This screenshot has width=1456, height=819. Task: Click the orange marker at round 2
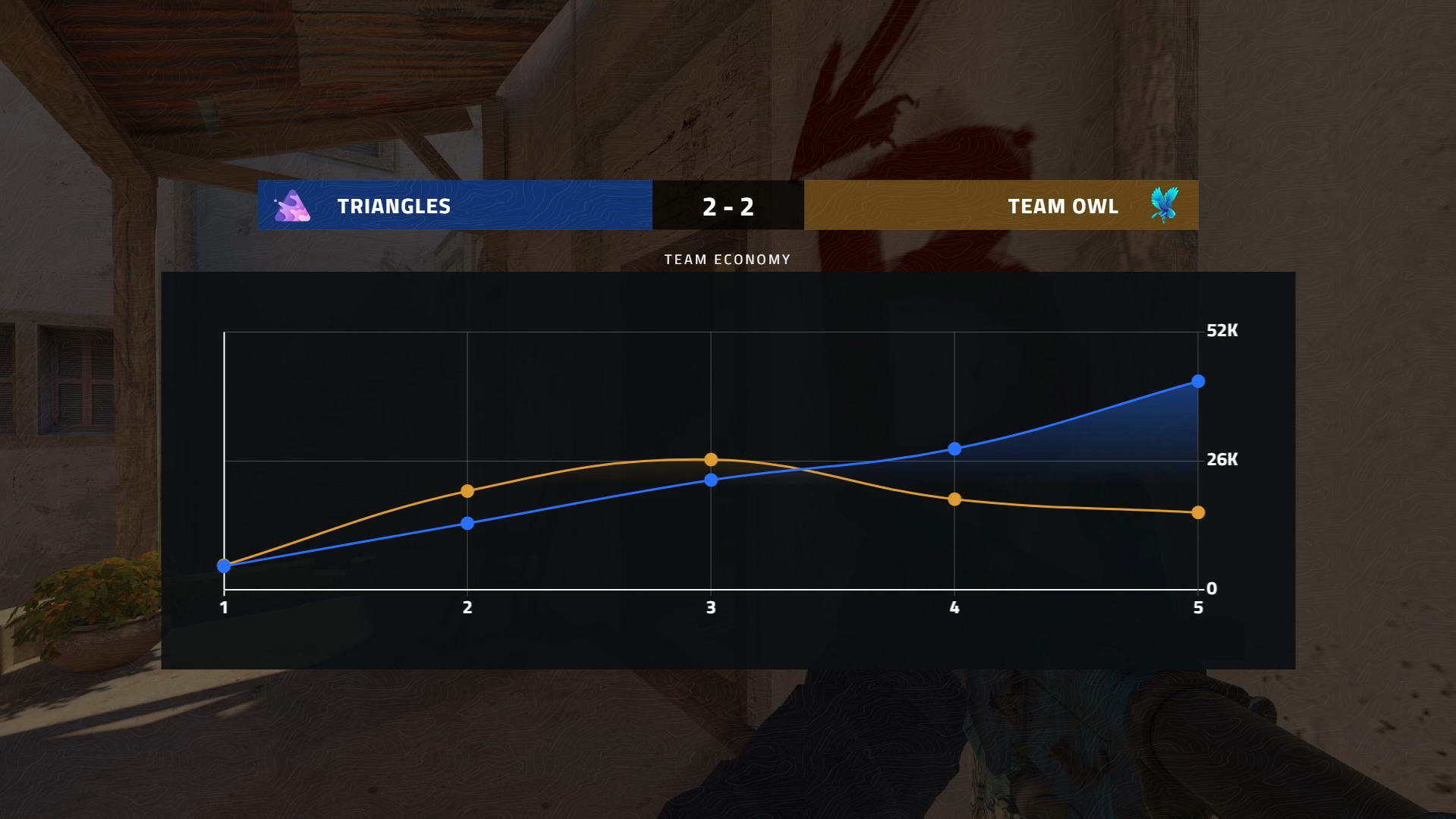(467, 490)
